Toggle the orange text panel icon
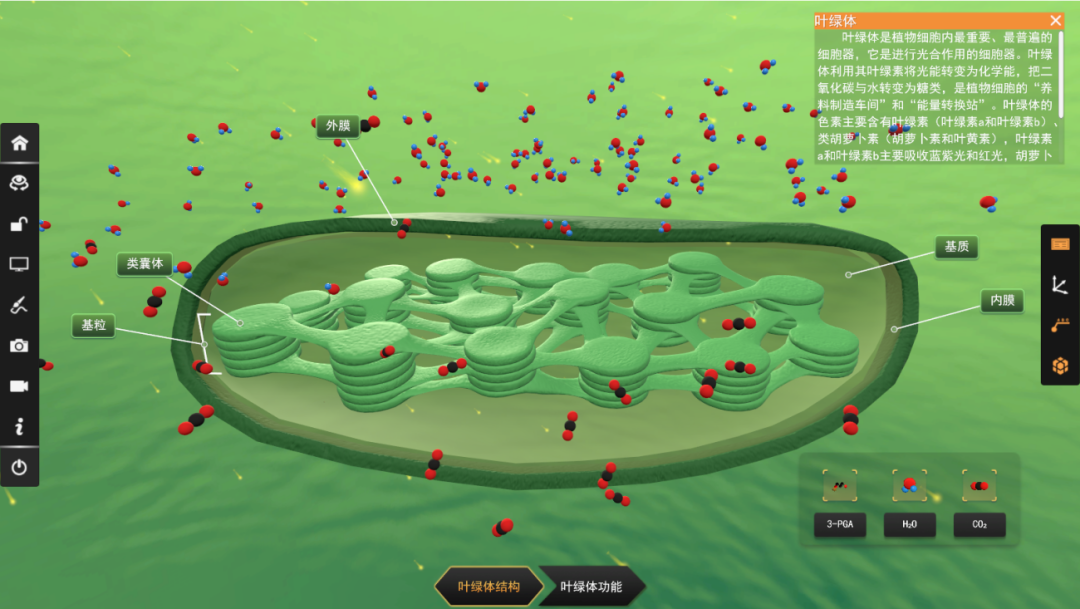Viewport: 1080px width, 609px height. point(1060,244)
